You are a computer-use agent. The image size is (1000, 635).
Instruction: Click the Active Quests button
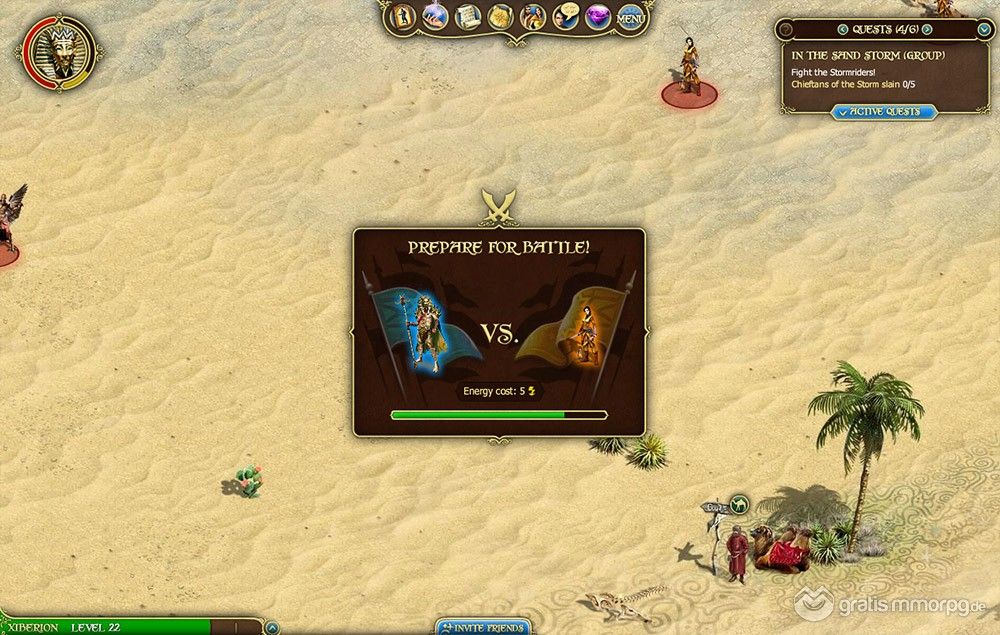tap(884, 112)
